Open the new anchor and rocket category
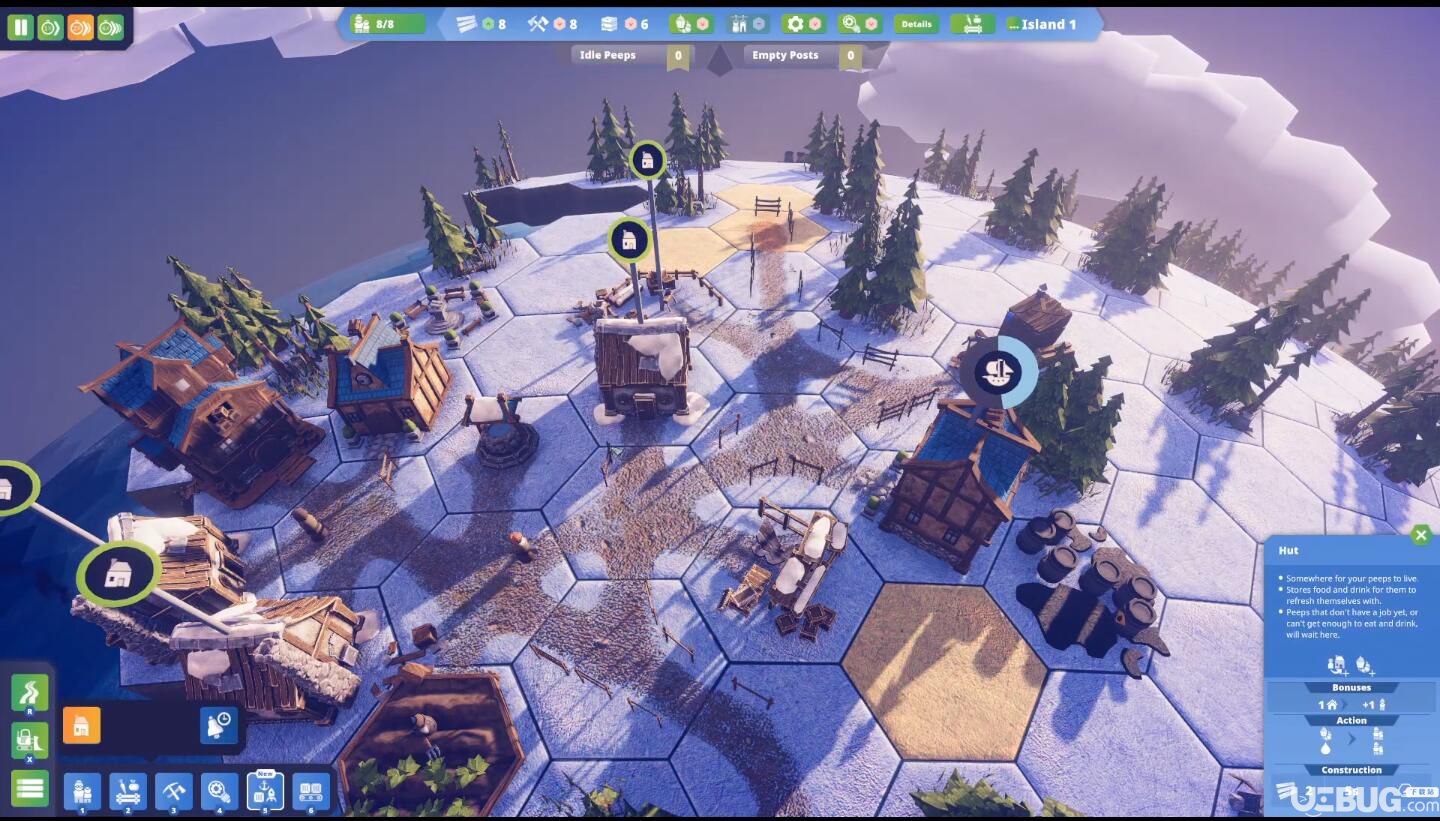 coord(265,791)
